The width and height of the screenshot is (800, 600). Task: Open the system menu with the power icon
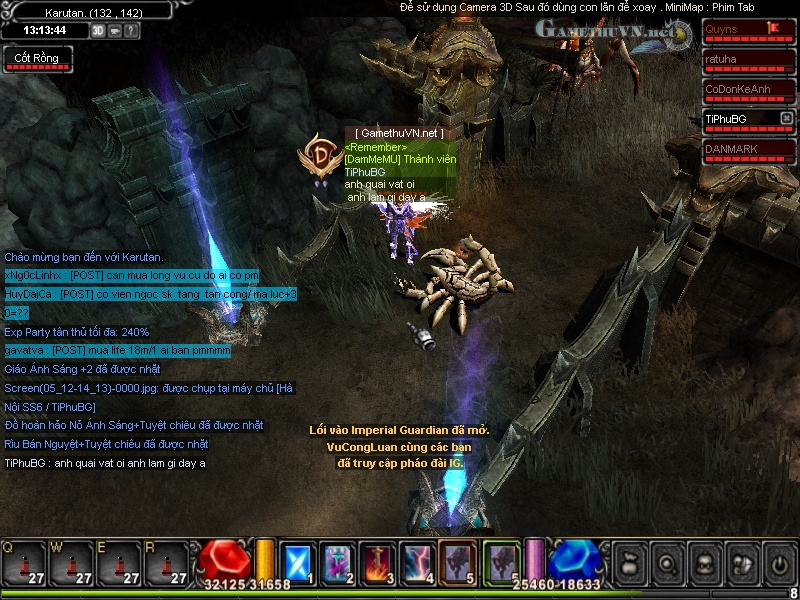(778, 564)
